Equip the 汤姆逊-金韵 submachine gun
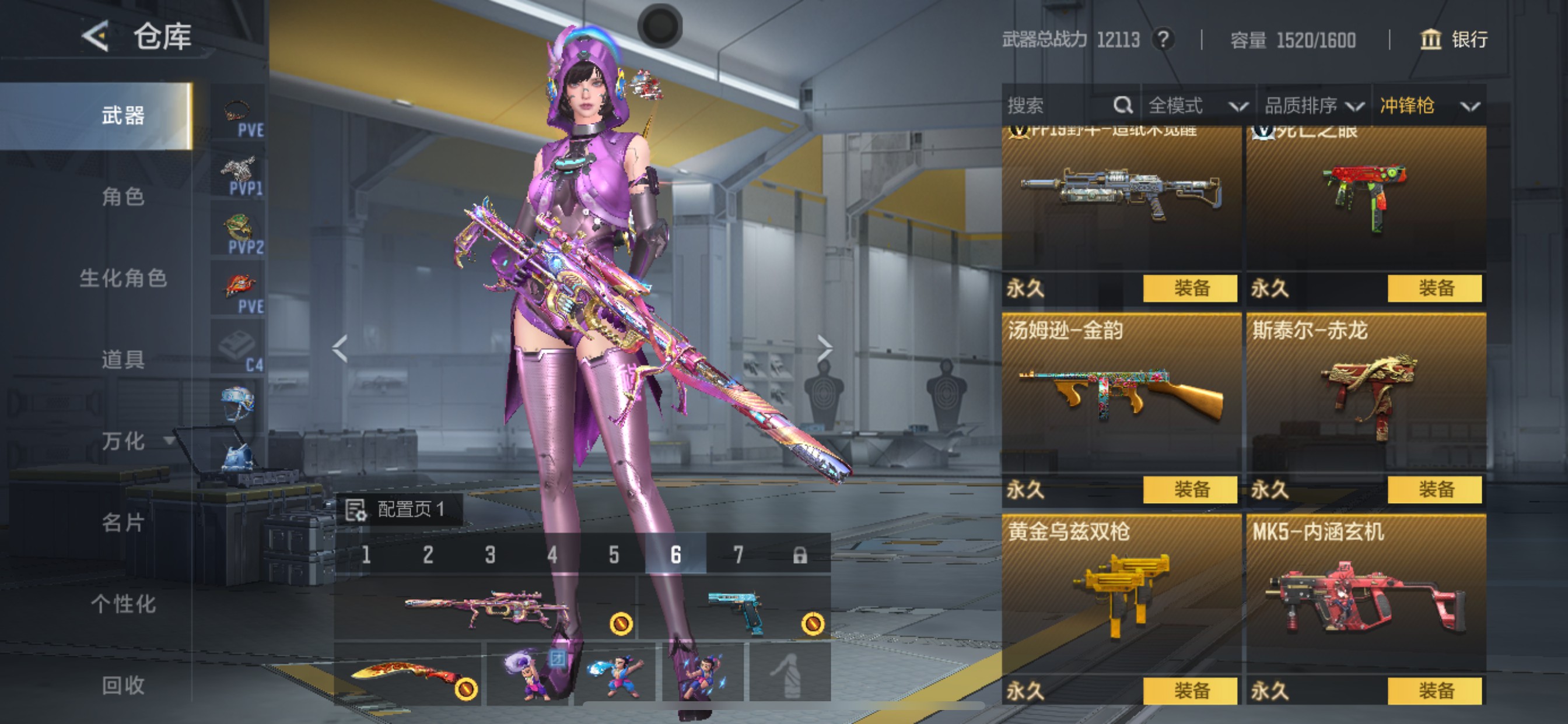Image resolution: width=1568 pixels, height=724 pixels. (x=1190, y=490)
